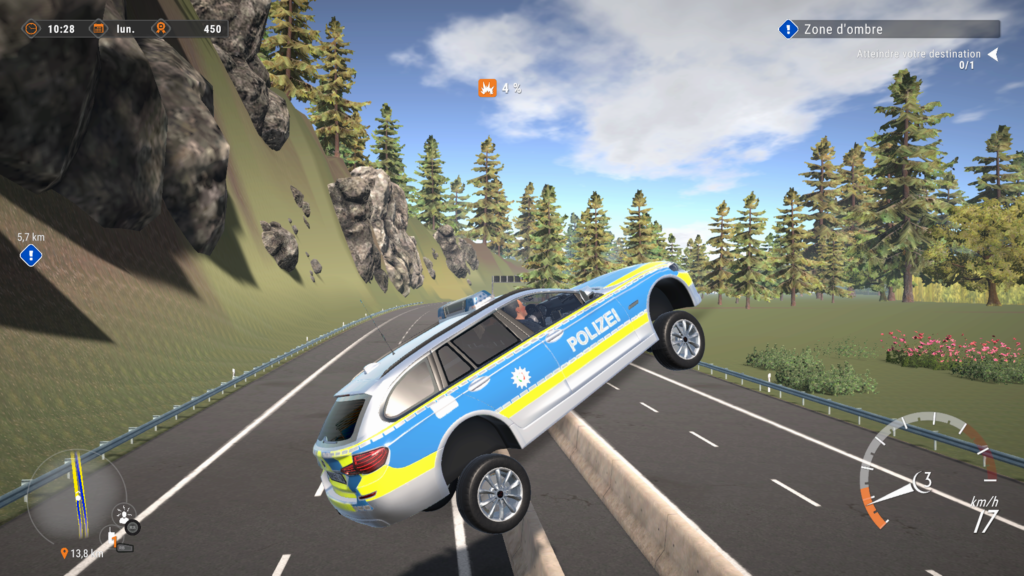Click the blue waypoint marker showing 5,7 km
Viewport: 1024px width, 576px height.
31,256
